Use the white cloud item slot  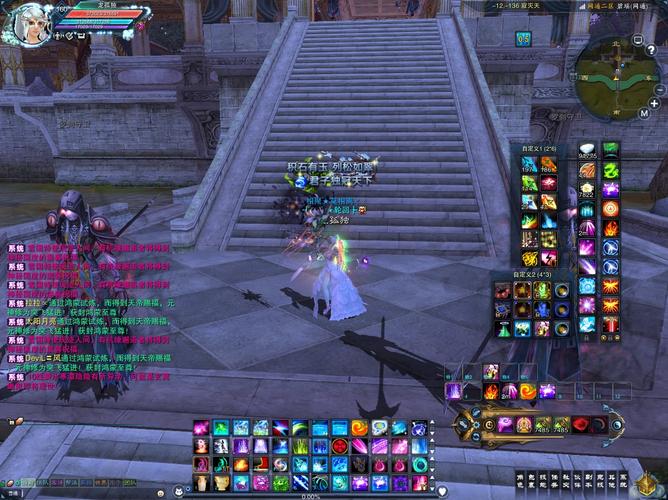pyautogui.click(x=587, y=150)
